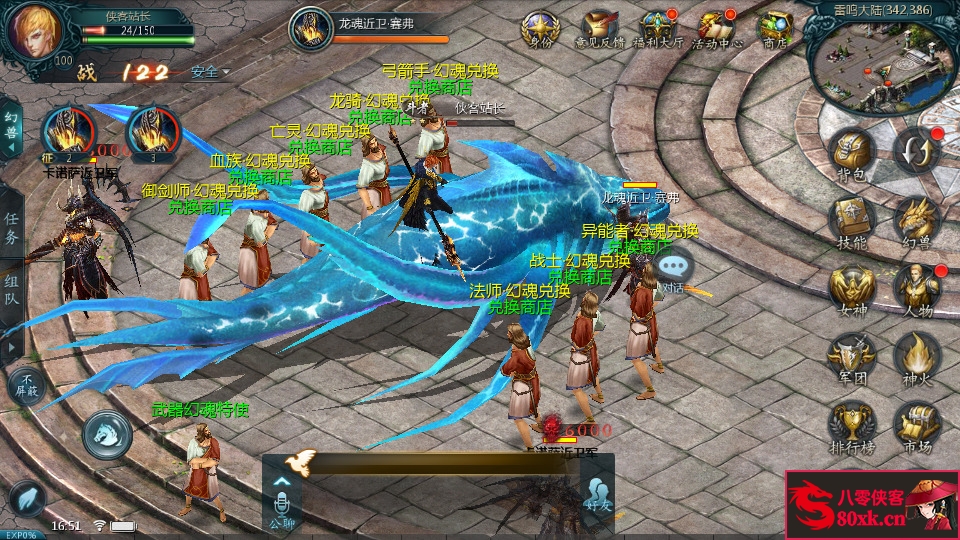960x540 pixels.
Task: Click the swap arrows button beside 背包
Action: 916,150
